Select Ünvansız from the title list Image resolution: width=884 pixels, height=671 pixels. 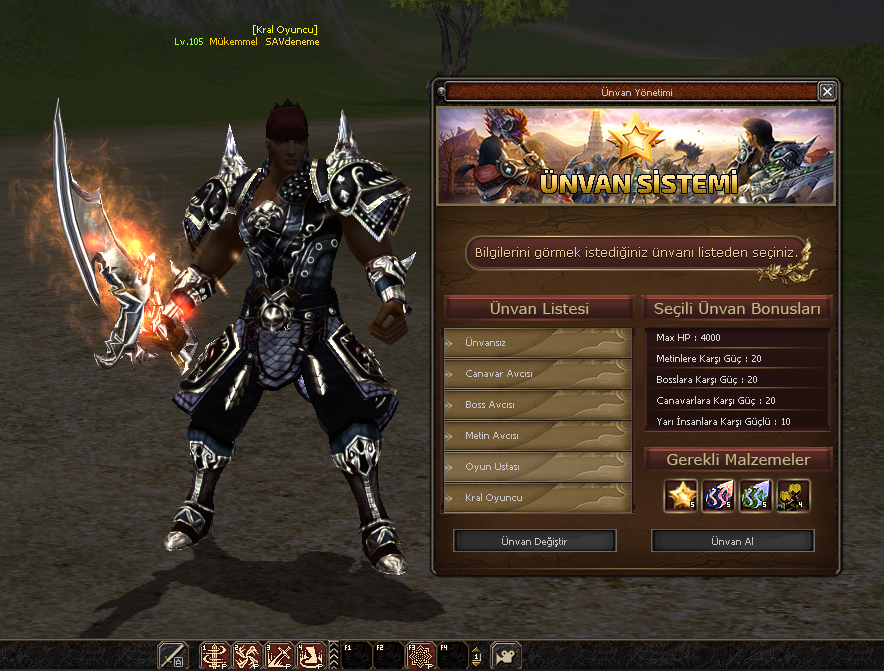coord(538,342)
